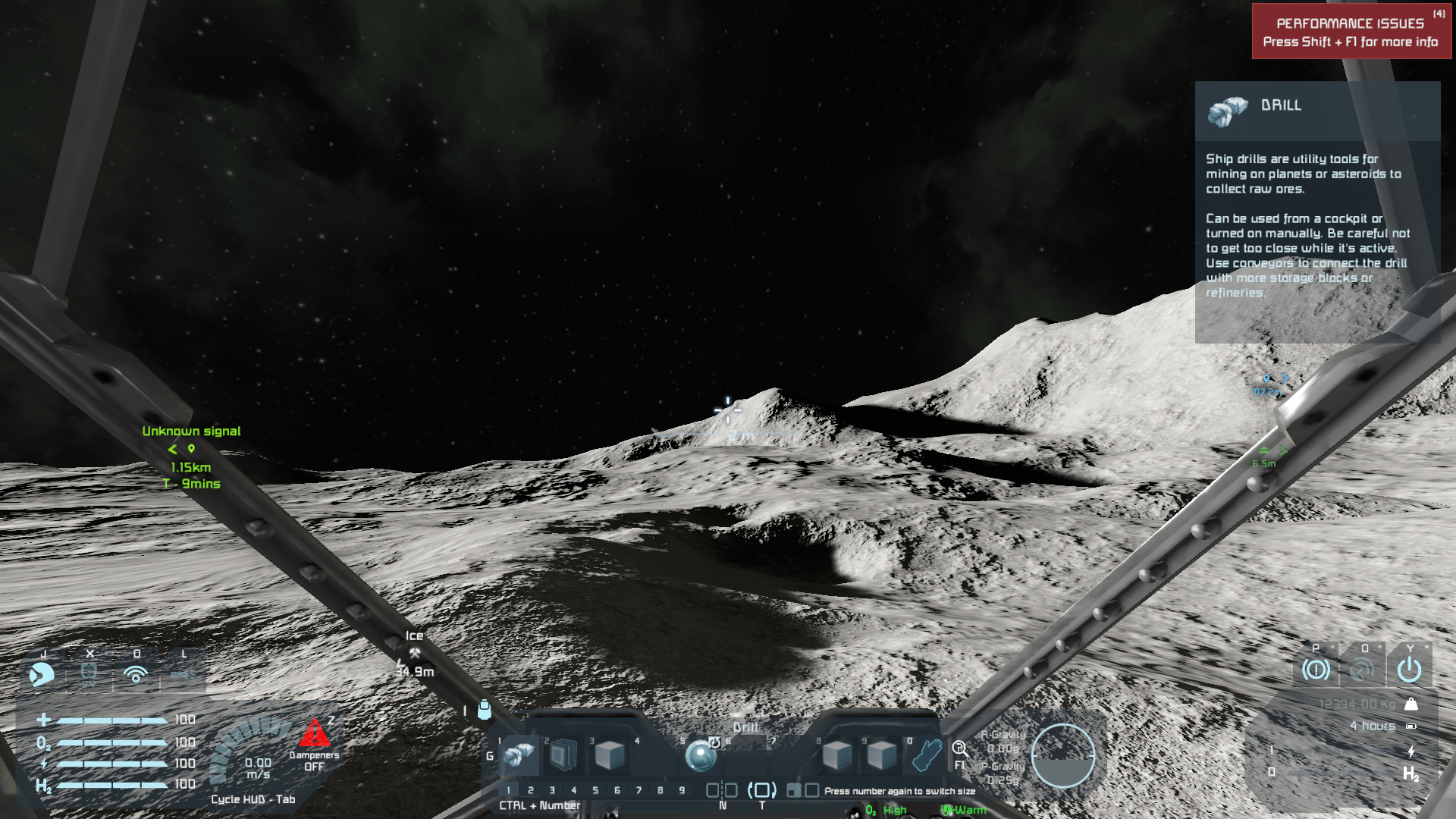Toggle the helmet status icon
This screenshot has width=1456, height=819.
[x=89, y=673]
